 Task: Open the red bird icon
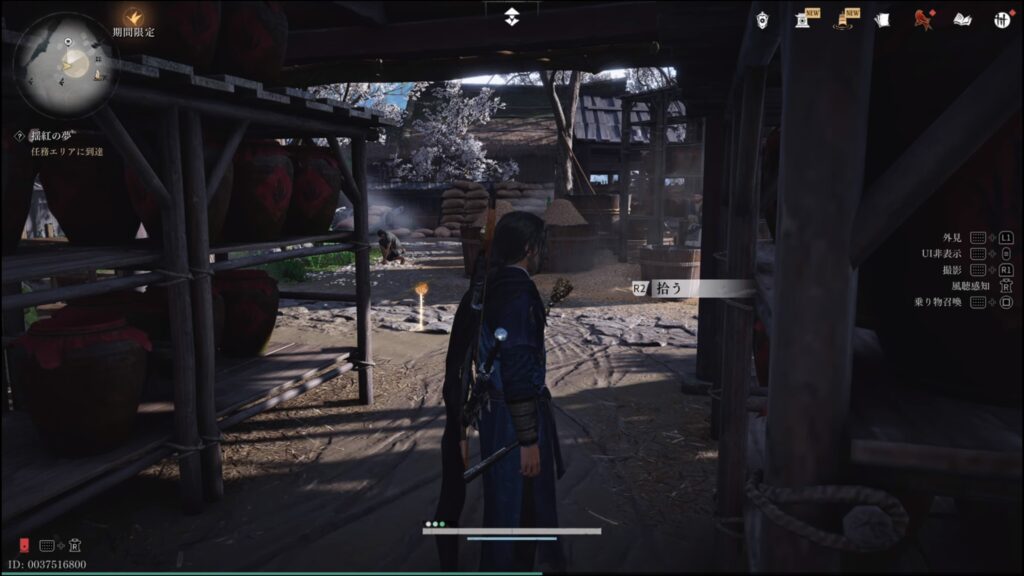coord(922,19)
